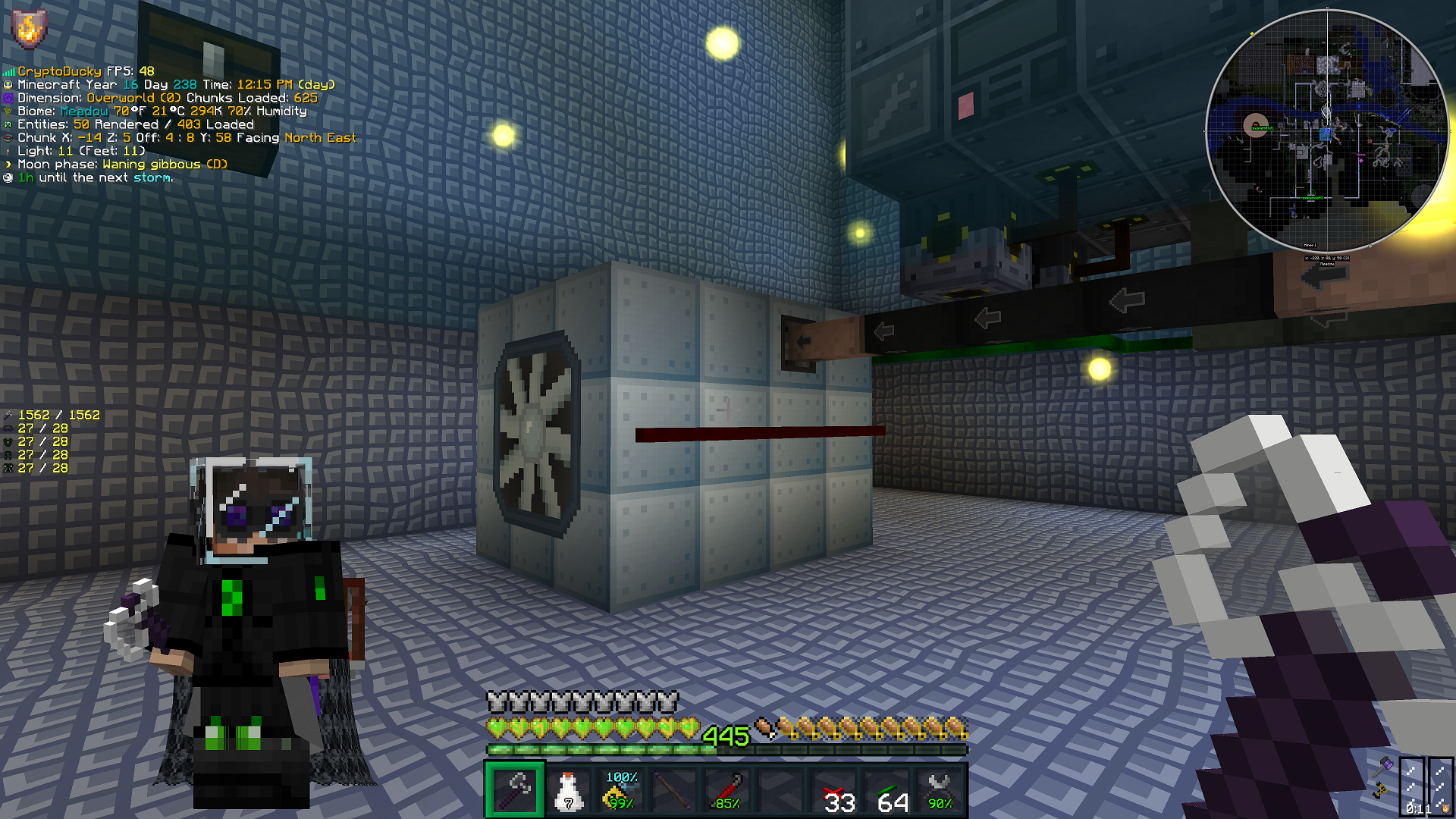Pick the wrench slot at 90% durability
Screen dimensions: 1456x819
point(940,790)
